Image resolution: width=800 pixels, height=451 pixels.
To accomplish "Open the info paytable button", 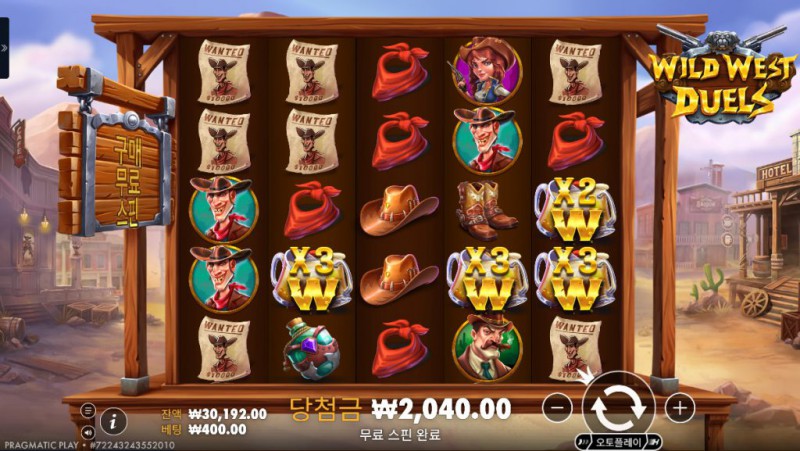I will click(x=113, y=421).
